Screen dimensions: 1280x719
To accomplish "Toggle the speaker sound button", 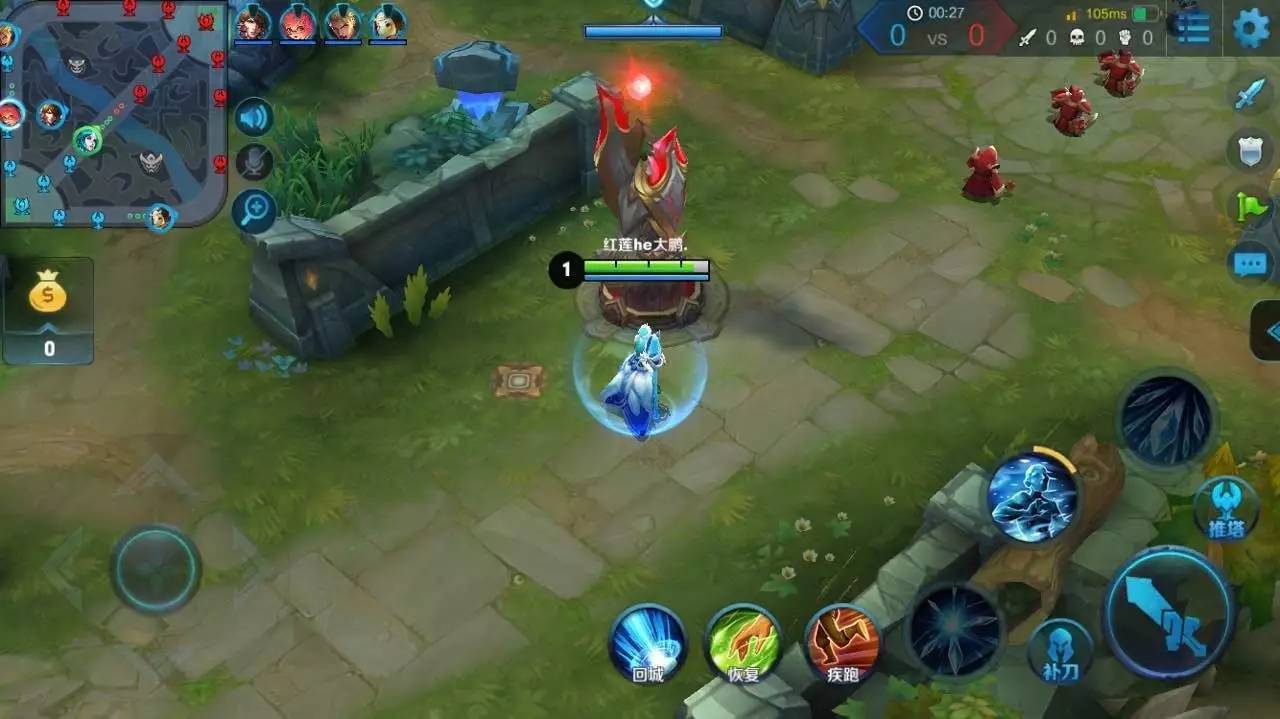I will [x=255, y=118].
